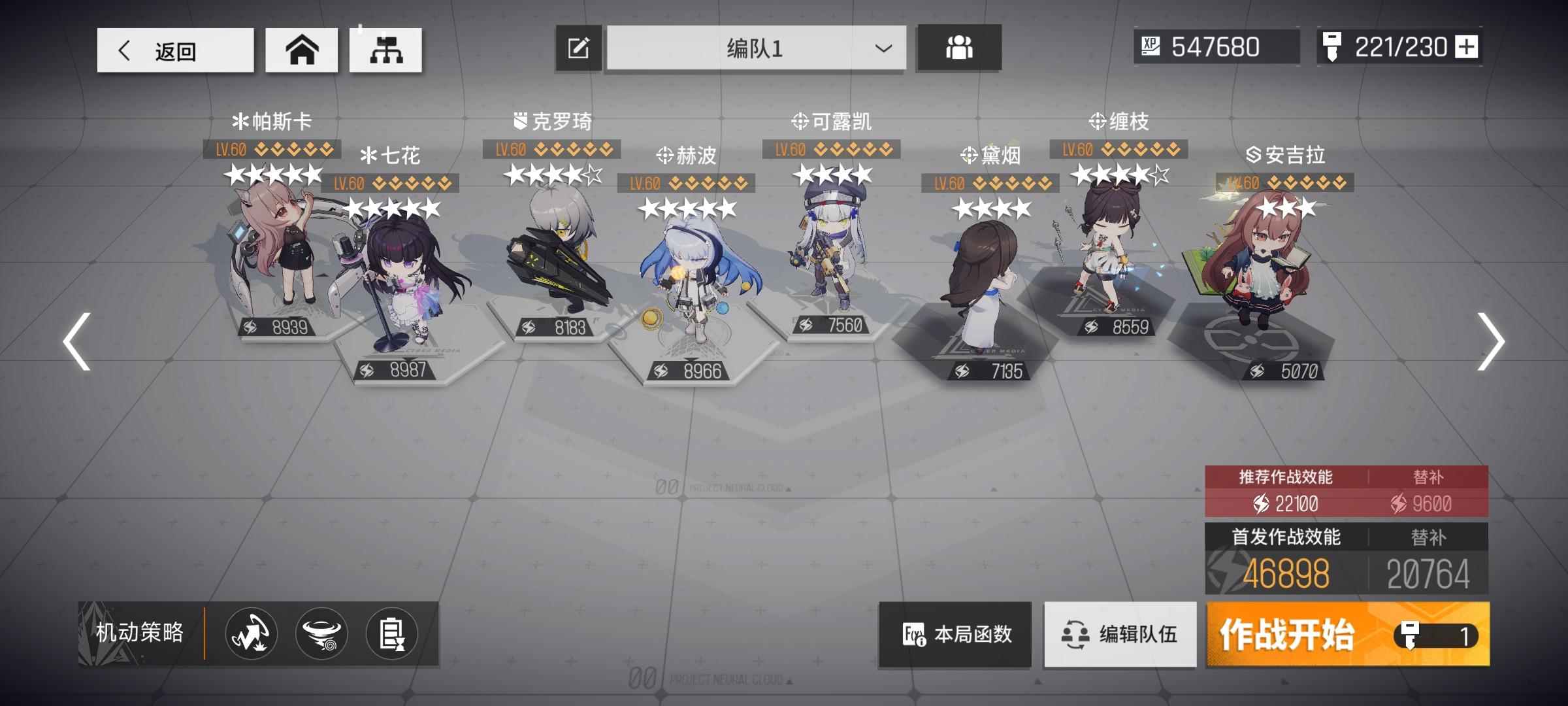Select the whirlwind 机动策略 skill icon

click(319, 634)
